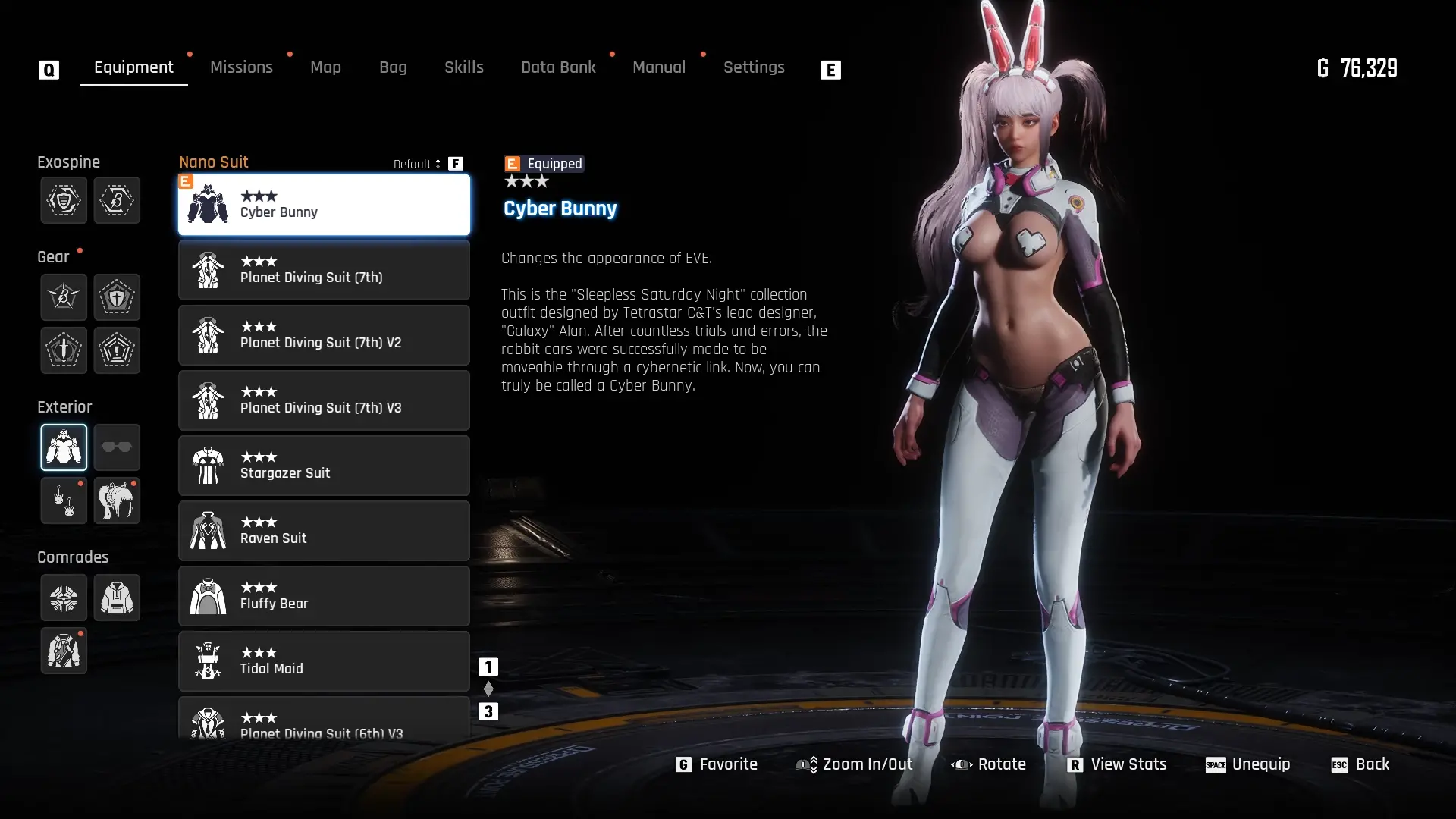Viewport: 1456px width, 819px height.
Task: Go to the Bag tab
Action: [x=393, y=67]
